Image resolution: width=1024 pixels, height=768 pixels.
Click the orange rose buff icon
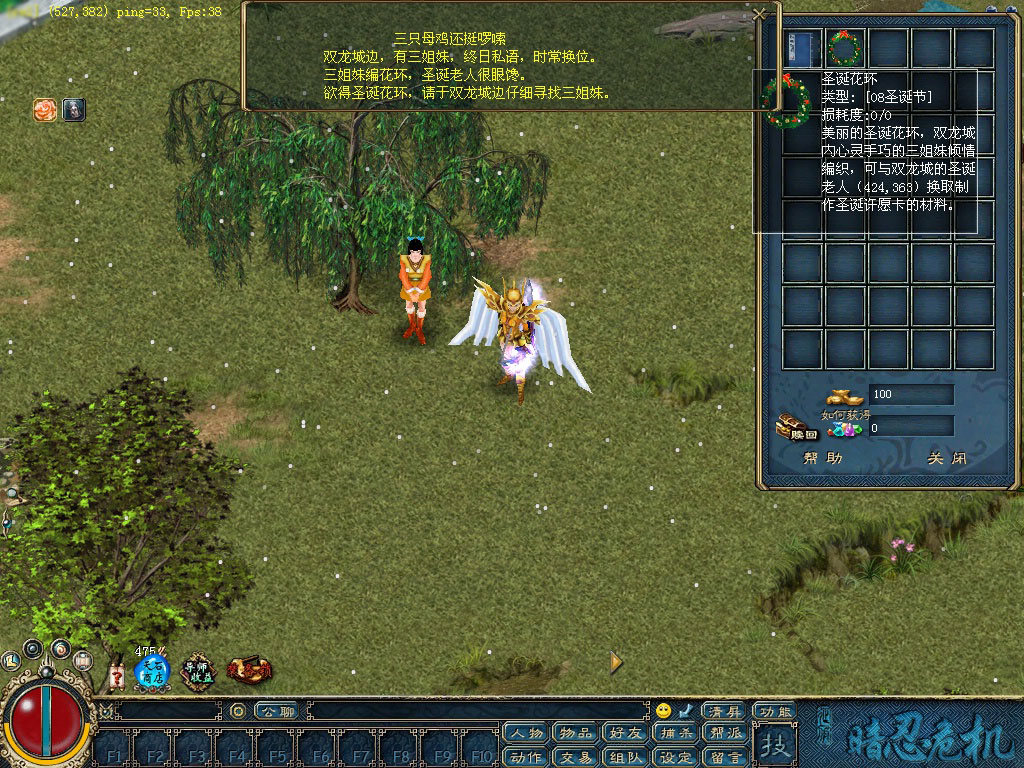[x=45, y=110]
